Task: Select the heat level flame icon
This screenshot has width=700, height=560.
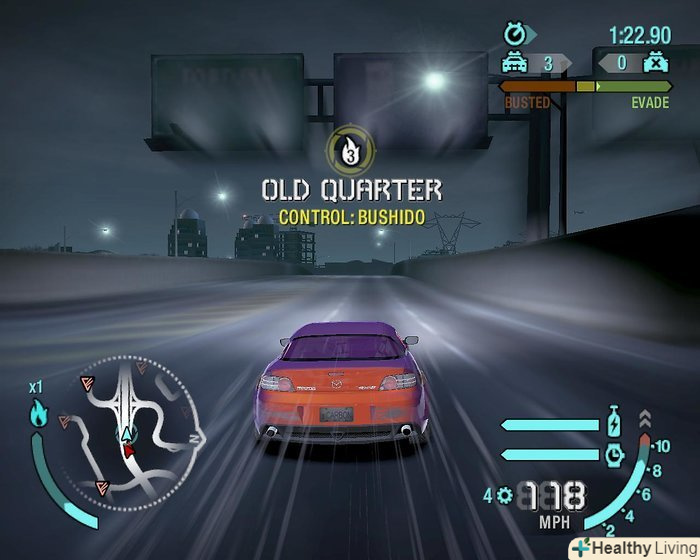Action: pyautogui.click(x=39, y=414)
